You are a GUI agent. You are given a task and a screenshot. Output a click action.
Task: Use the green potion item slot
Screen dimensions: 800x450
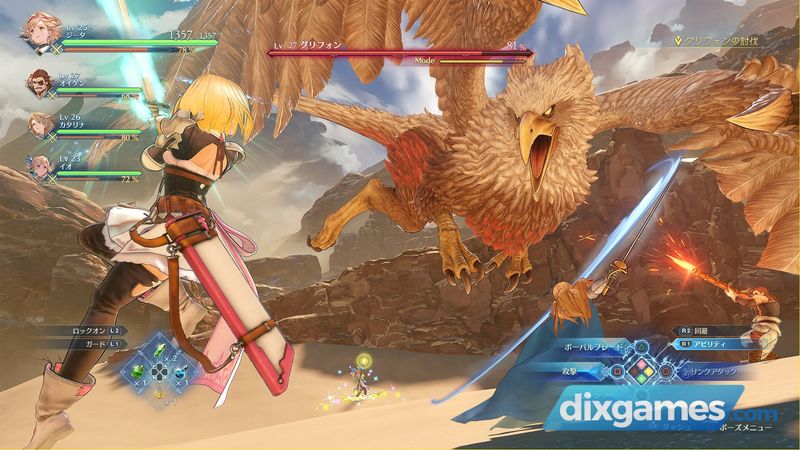click(x=136, y=371)
